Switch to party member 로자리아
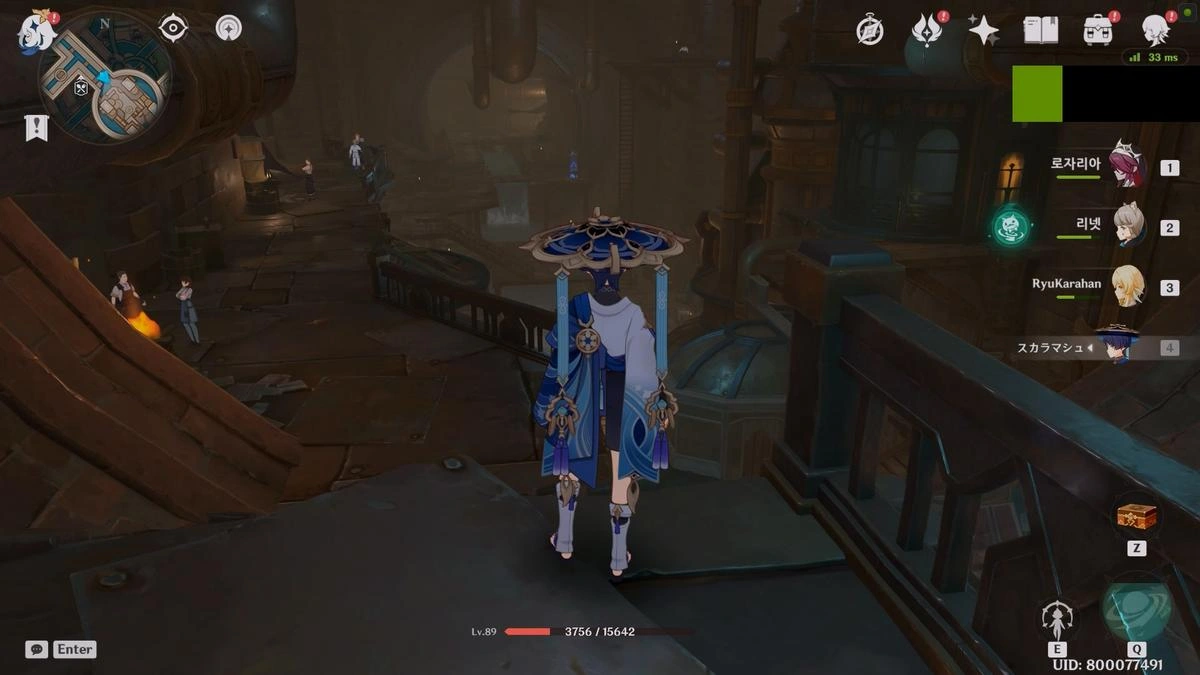The height and width of the screenshot is (675, 1200). tap(1126, 167)
